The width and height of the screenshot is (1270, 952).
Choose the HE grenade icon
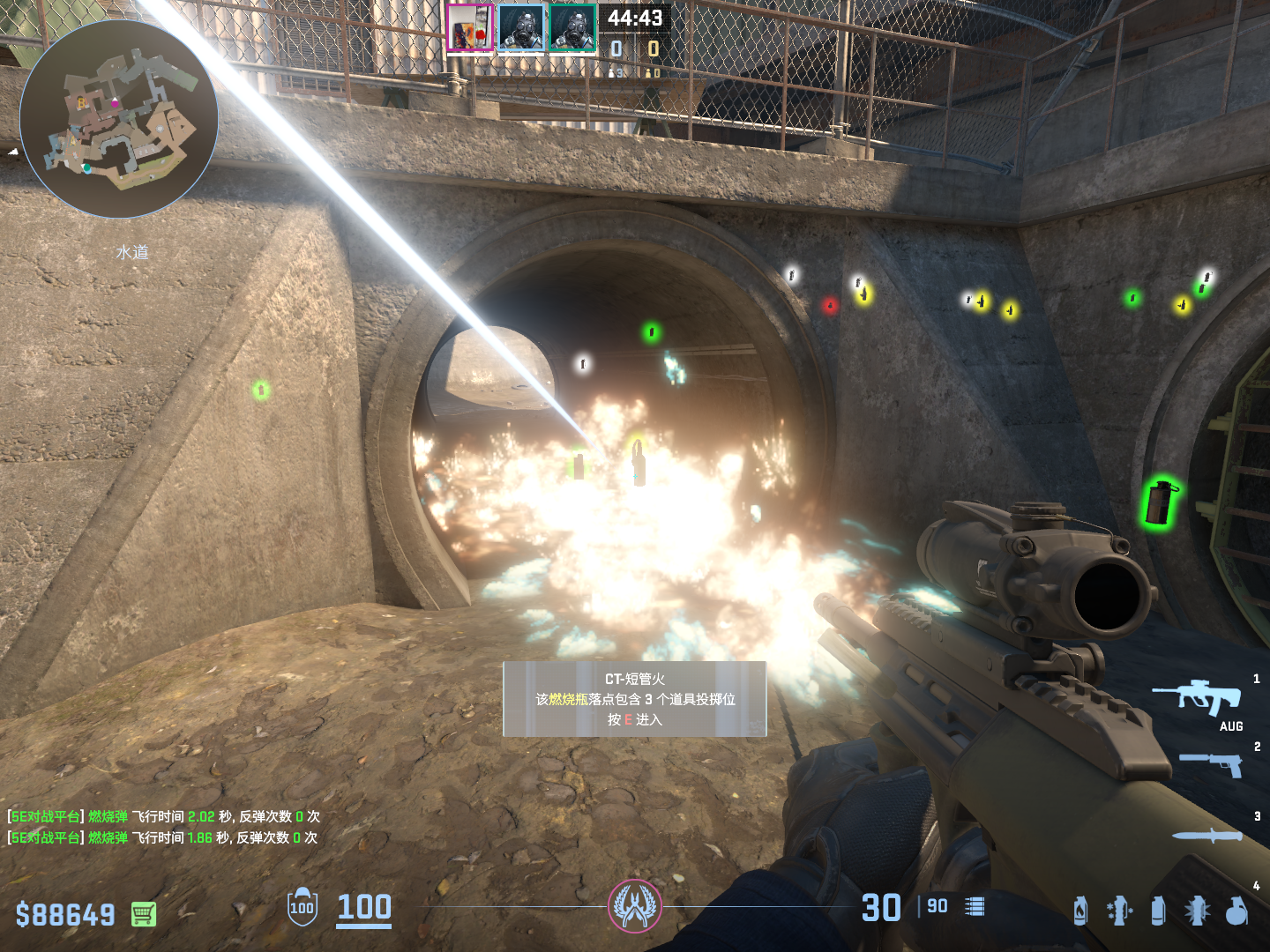[x=1237, y=911]
